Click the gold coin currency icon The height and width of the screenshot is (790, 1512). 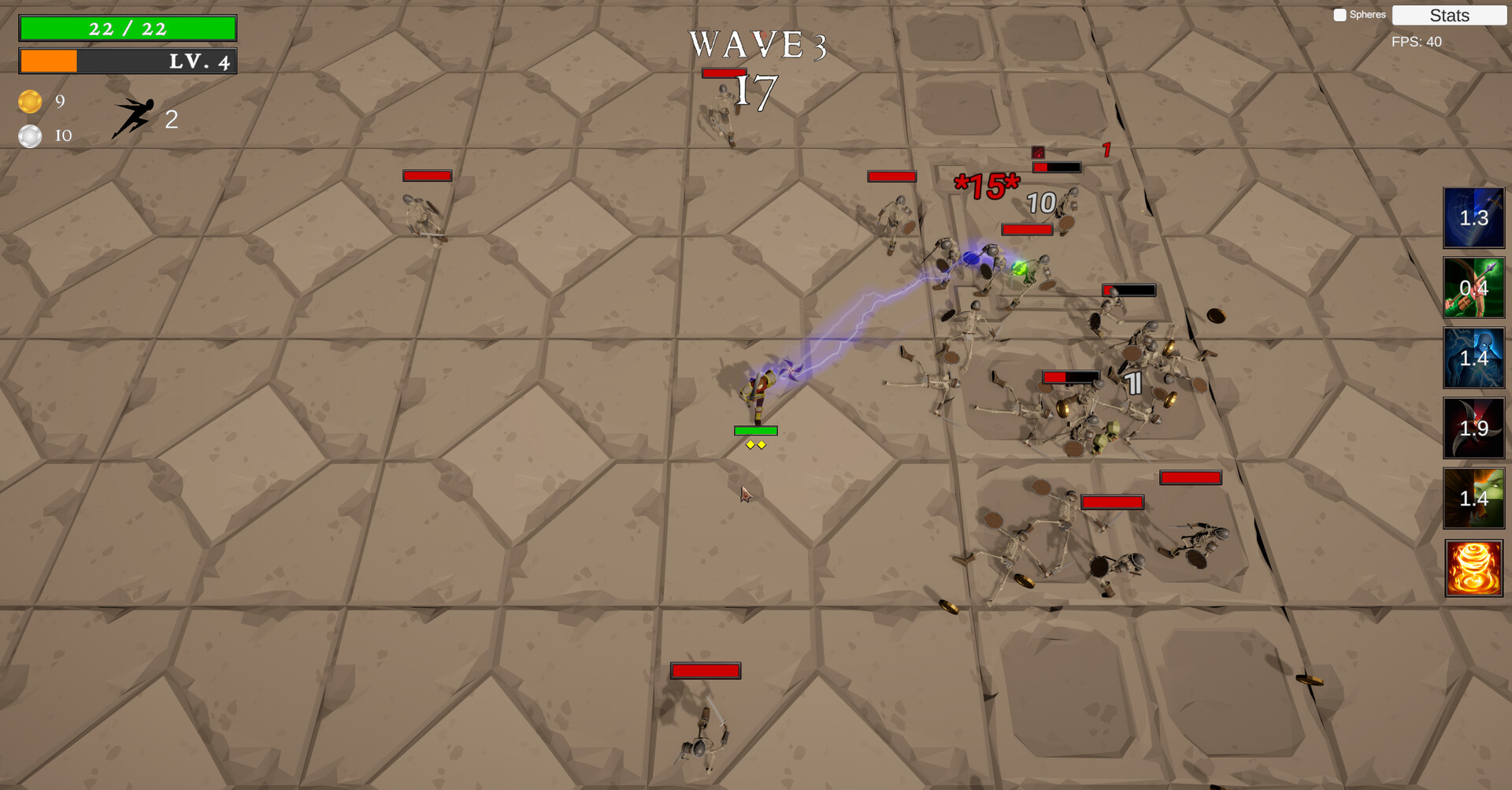click(30, 102)
